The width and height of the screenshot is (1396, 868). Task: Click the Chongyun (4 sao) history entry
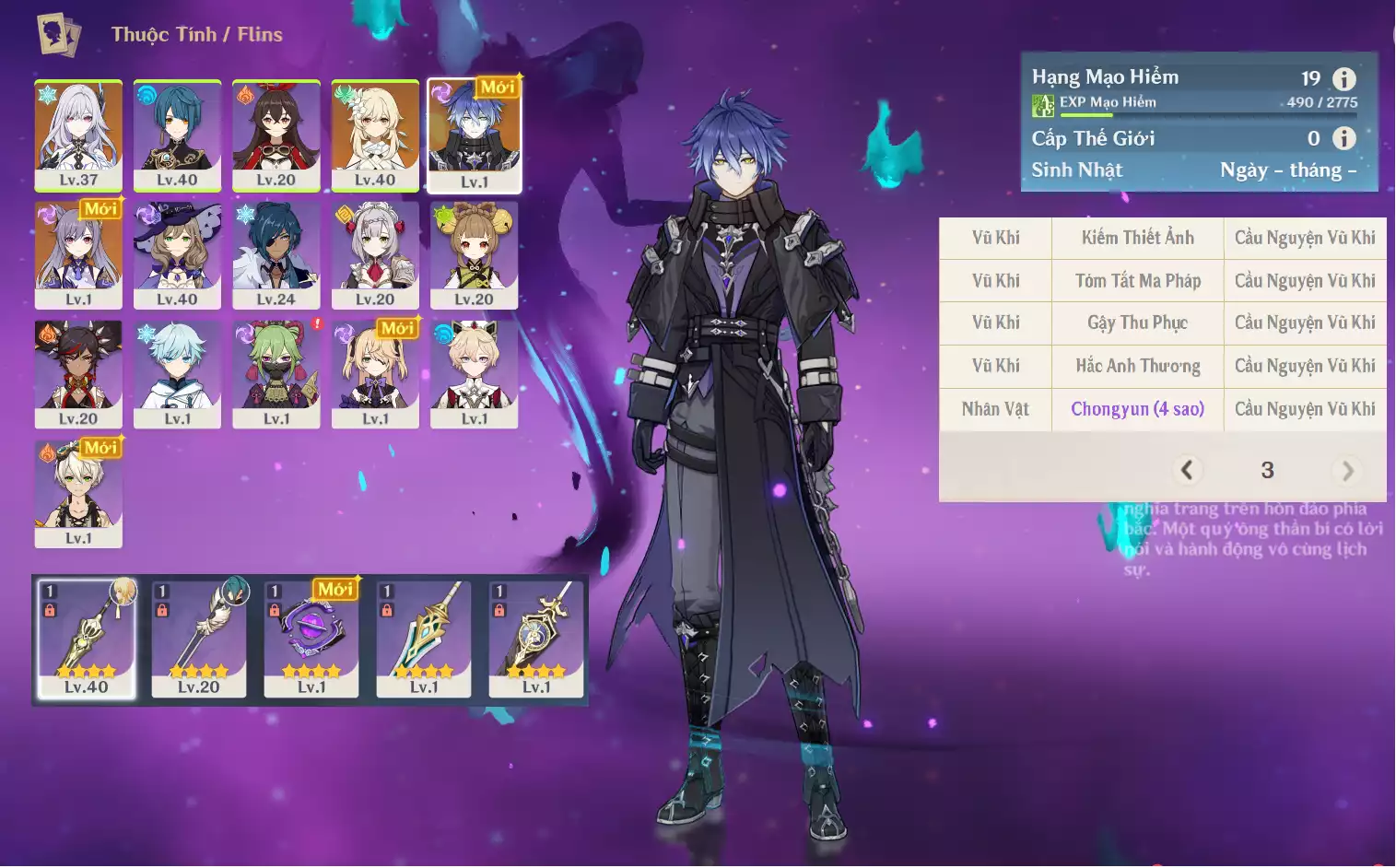pos(1137,409)
